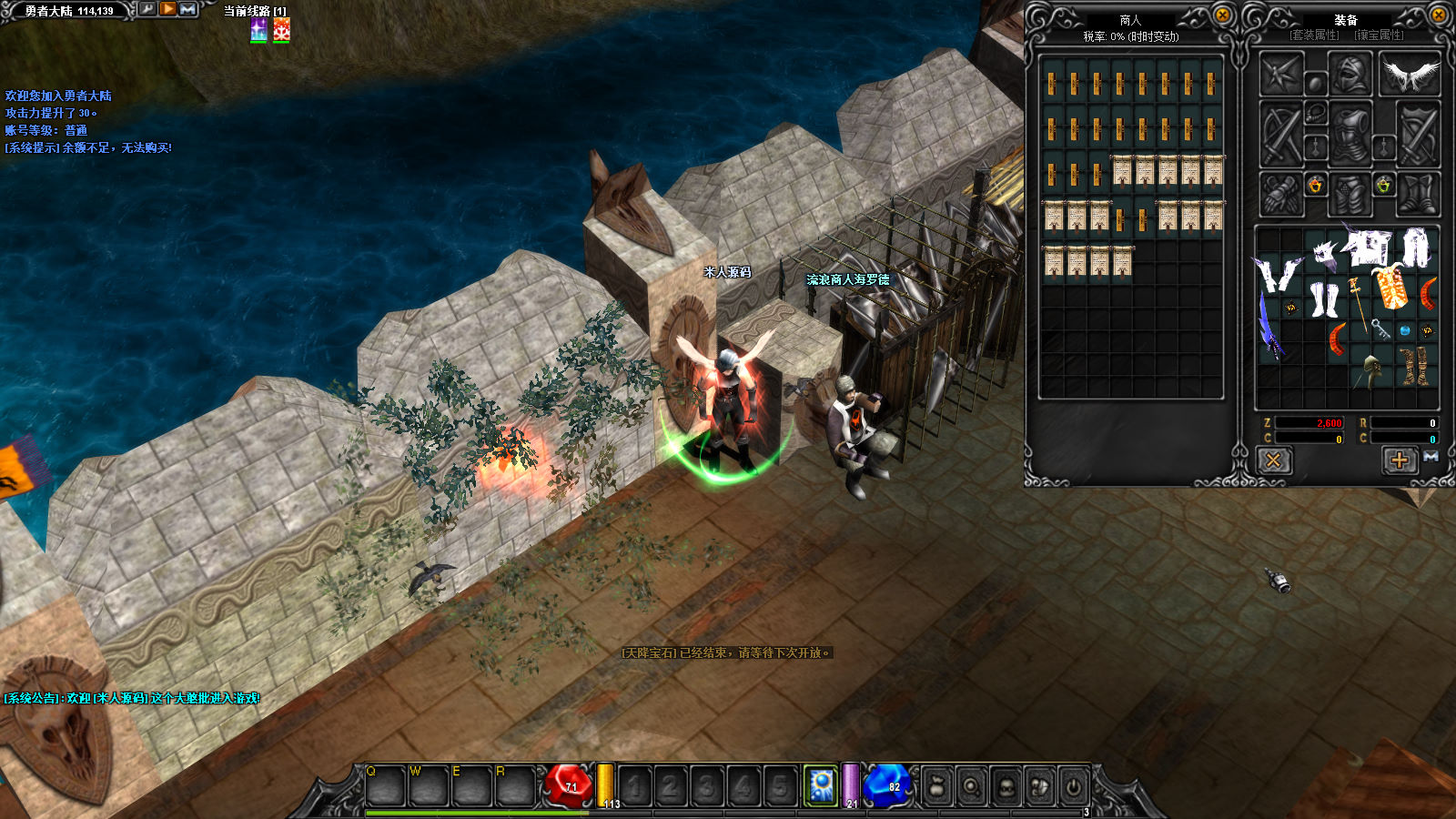Open the 镶宝属性 gem attributes tab
Image resolution: width=1456 pixels, height=819 pixels.
(1379, 35)
